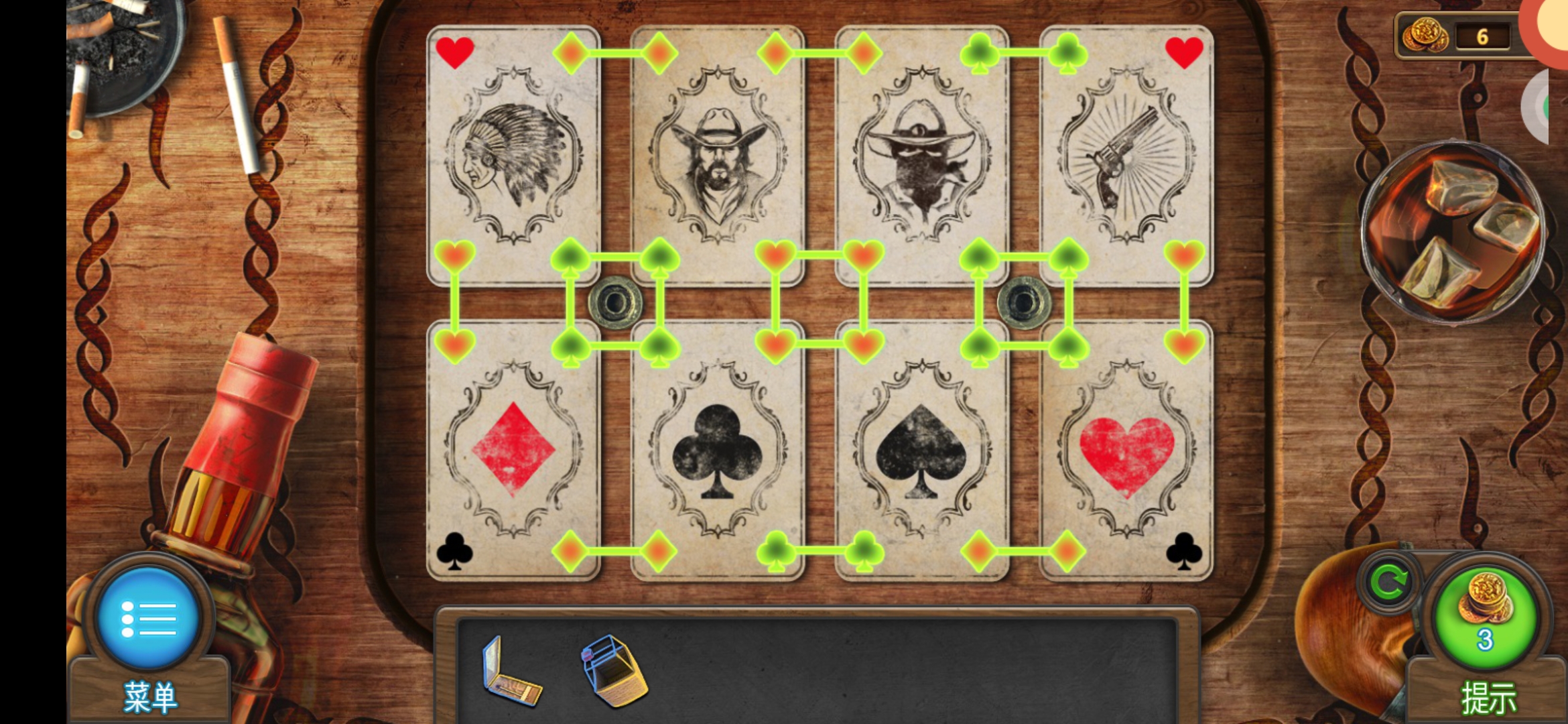Select the black spade card

coord(922,450)
